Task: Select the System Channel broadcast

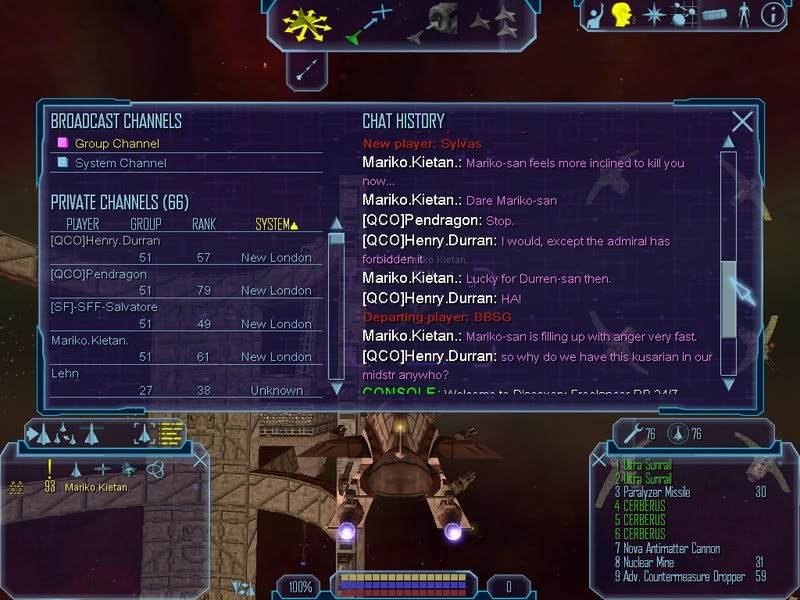Action: point(120,163)
